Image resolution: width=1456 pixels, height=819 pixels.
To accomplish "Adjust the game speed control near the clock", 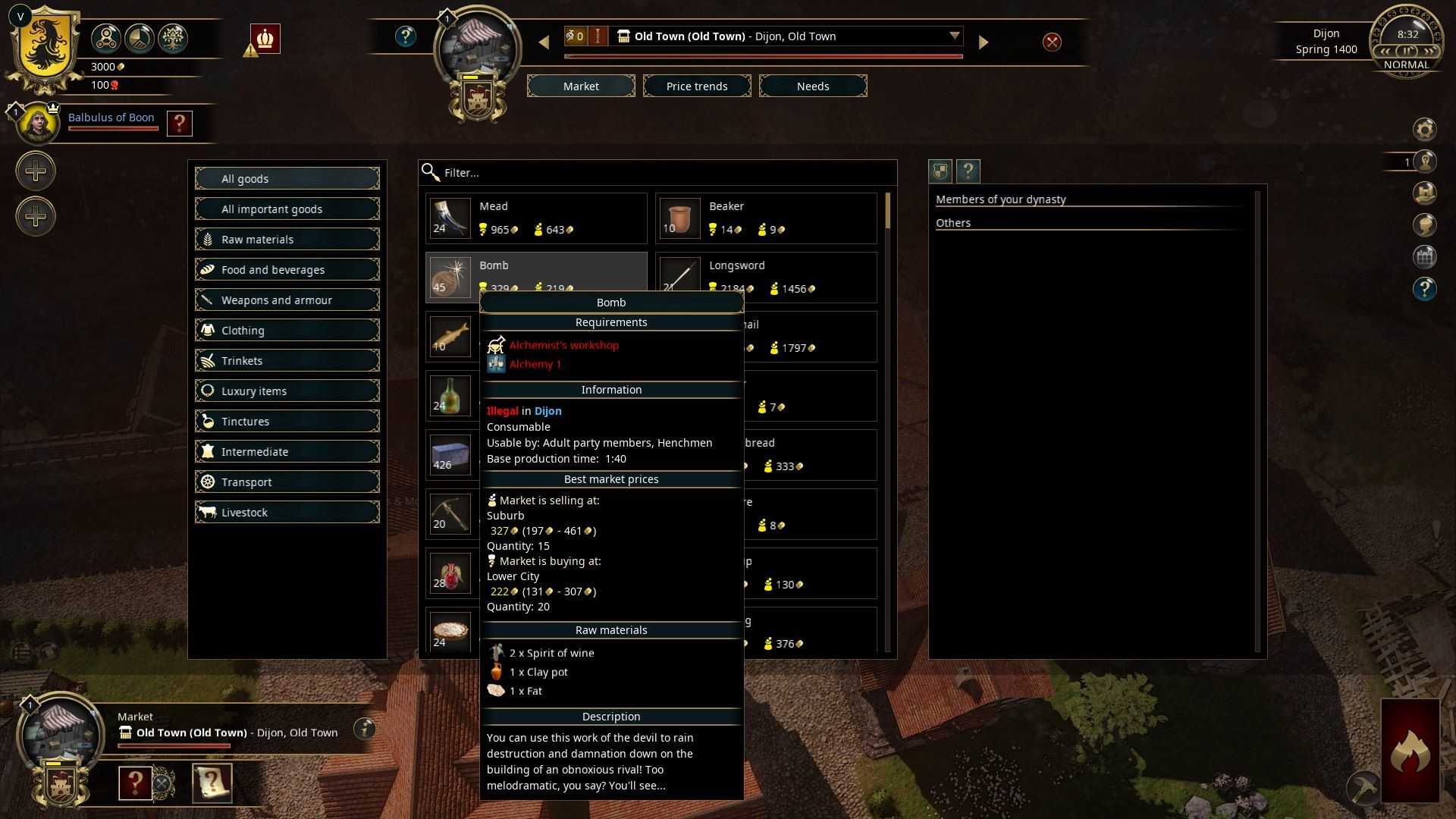I will click(x=1407, y=51).
